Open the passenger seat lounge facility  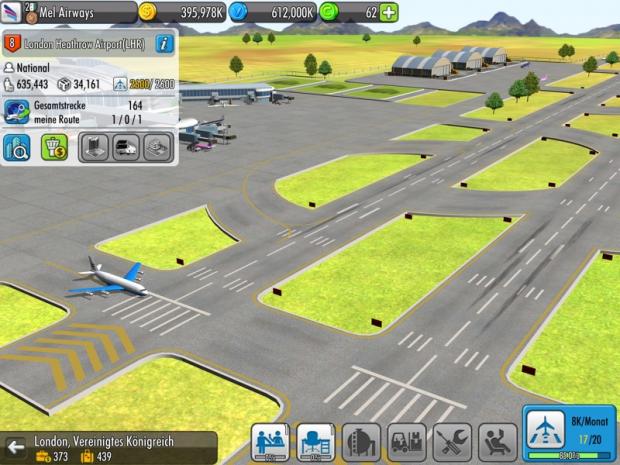pos(497,442)
